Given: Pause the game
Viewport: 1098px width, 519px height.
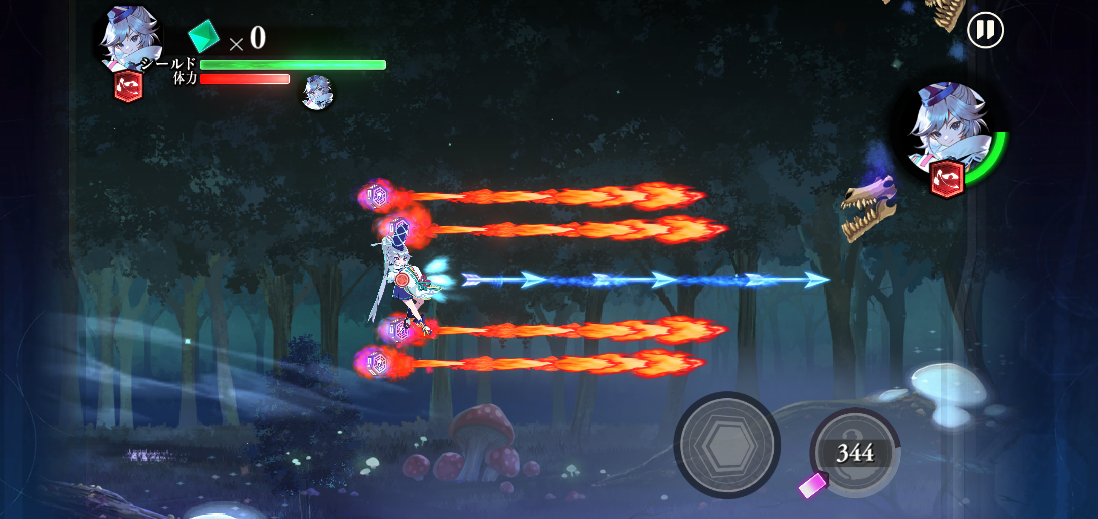Looking at the screenshot, I should coord(985,30).
